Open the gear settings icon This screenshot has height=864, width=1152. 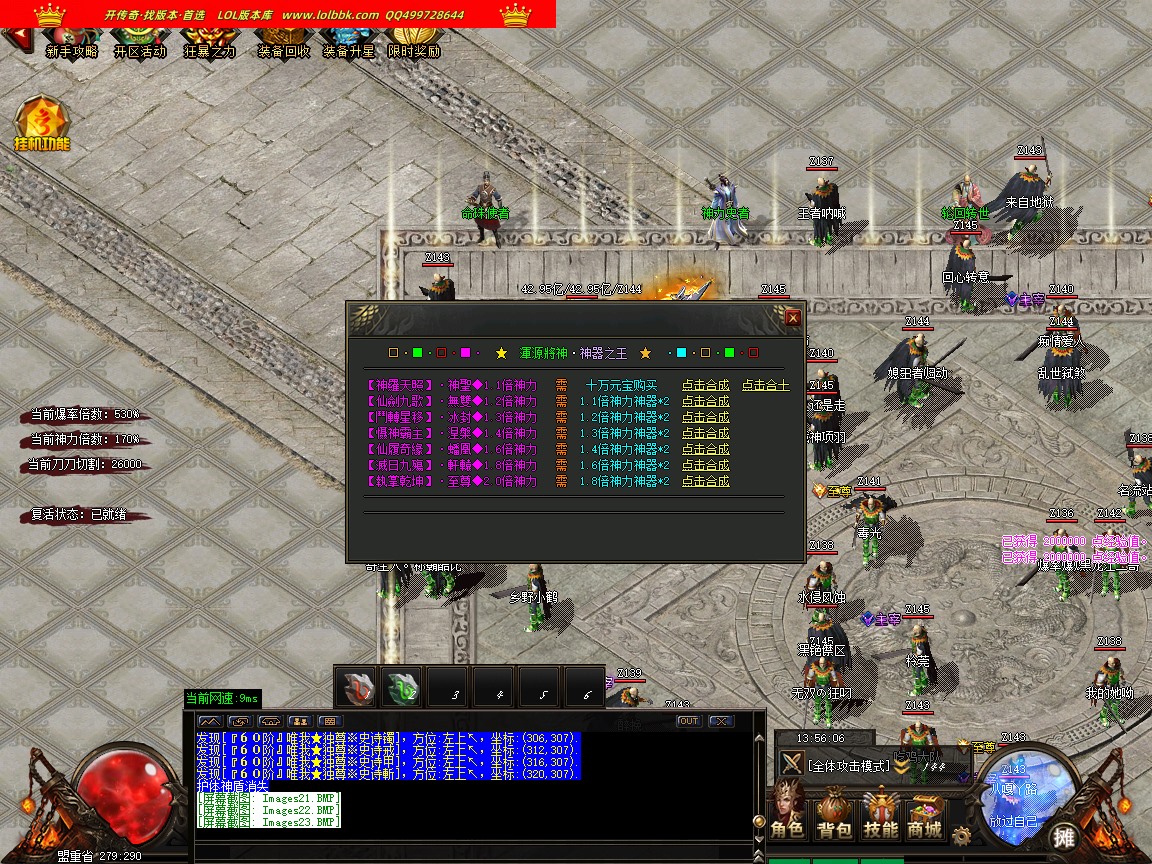[962, 835]
